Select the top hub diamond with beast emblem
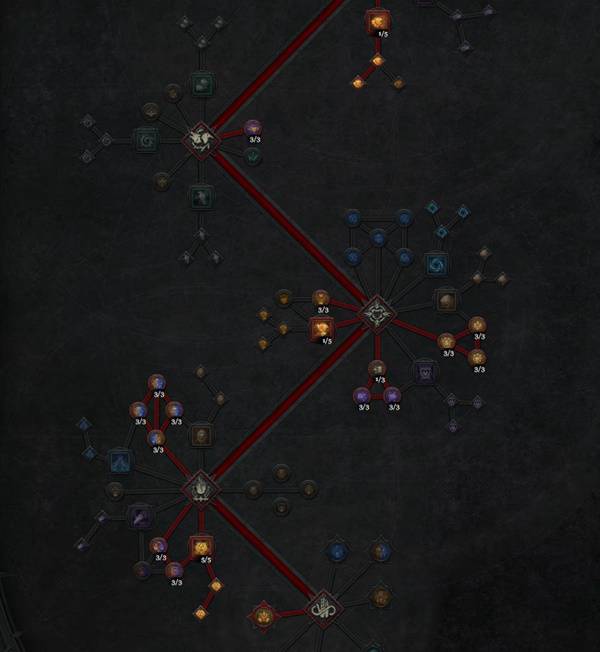 click(201, 138)
